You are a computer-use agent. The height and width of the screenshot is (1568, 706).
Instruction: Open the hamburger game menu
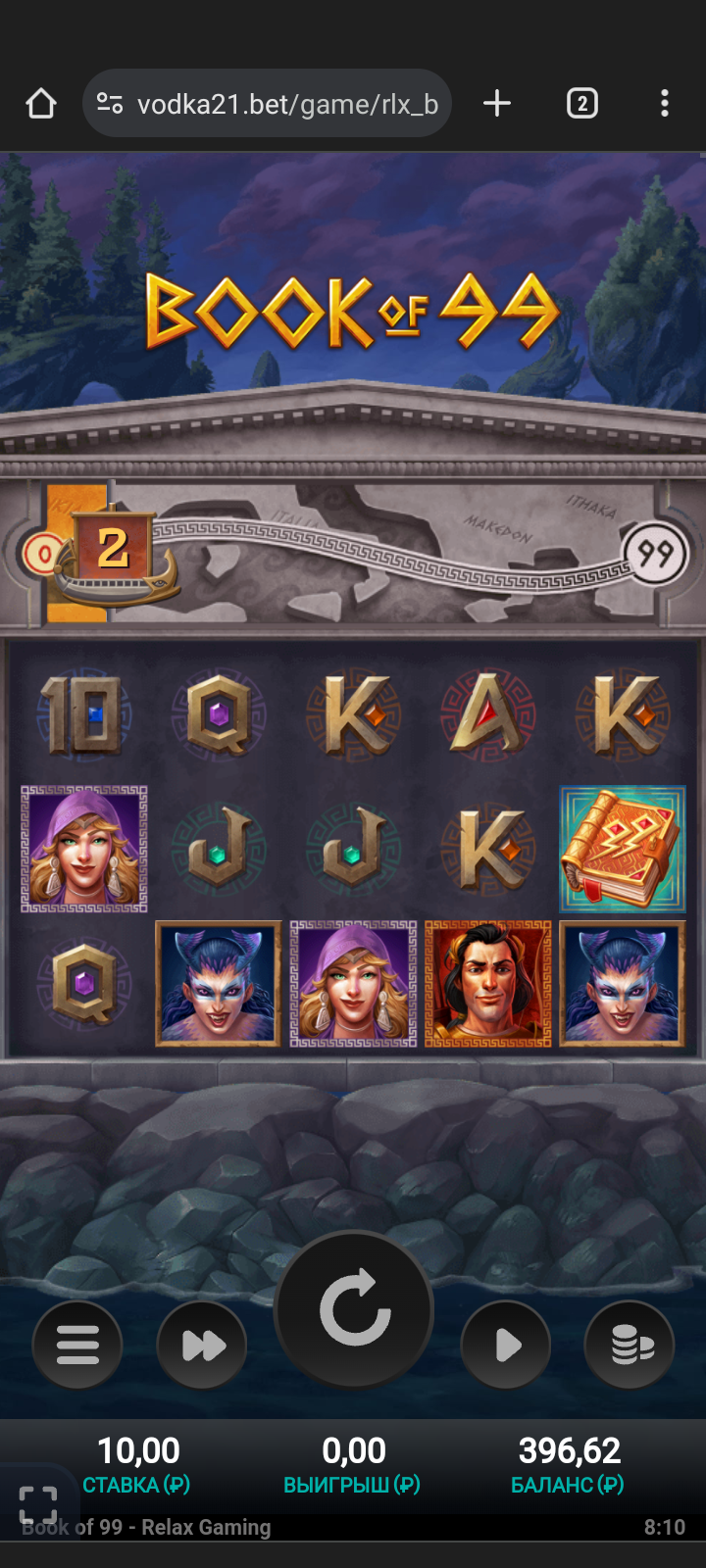tap(77, 1345)
